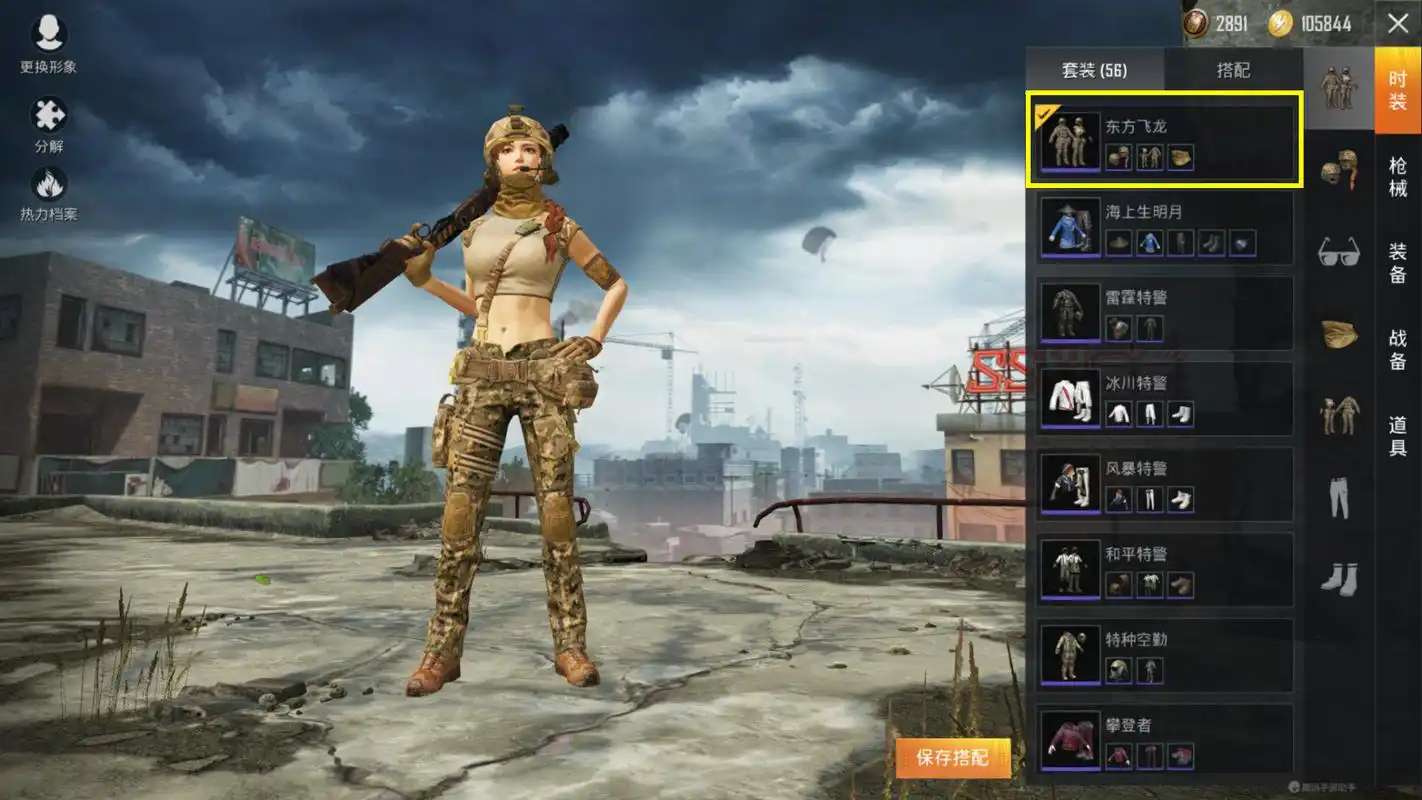
Task: Open the 分解 dismantle menu
Action: 48,125
